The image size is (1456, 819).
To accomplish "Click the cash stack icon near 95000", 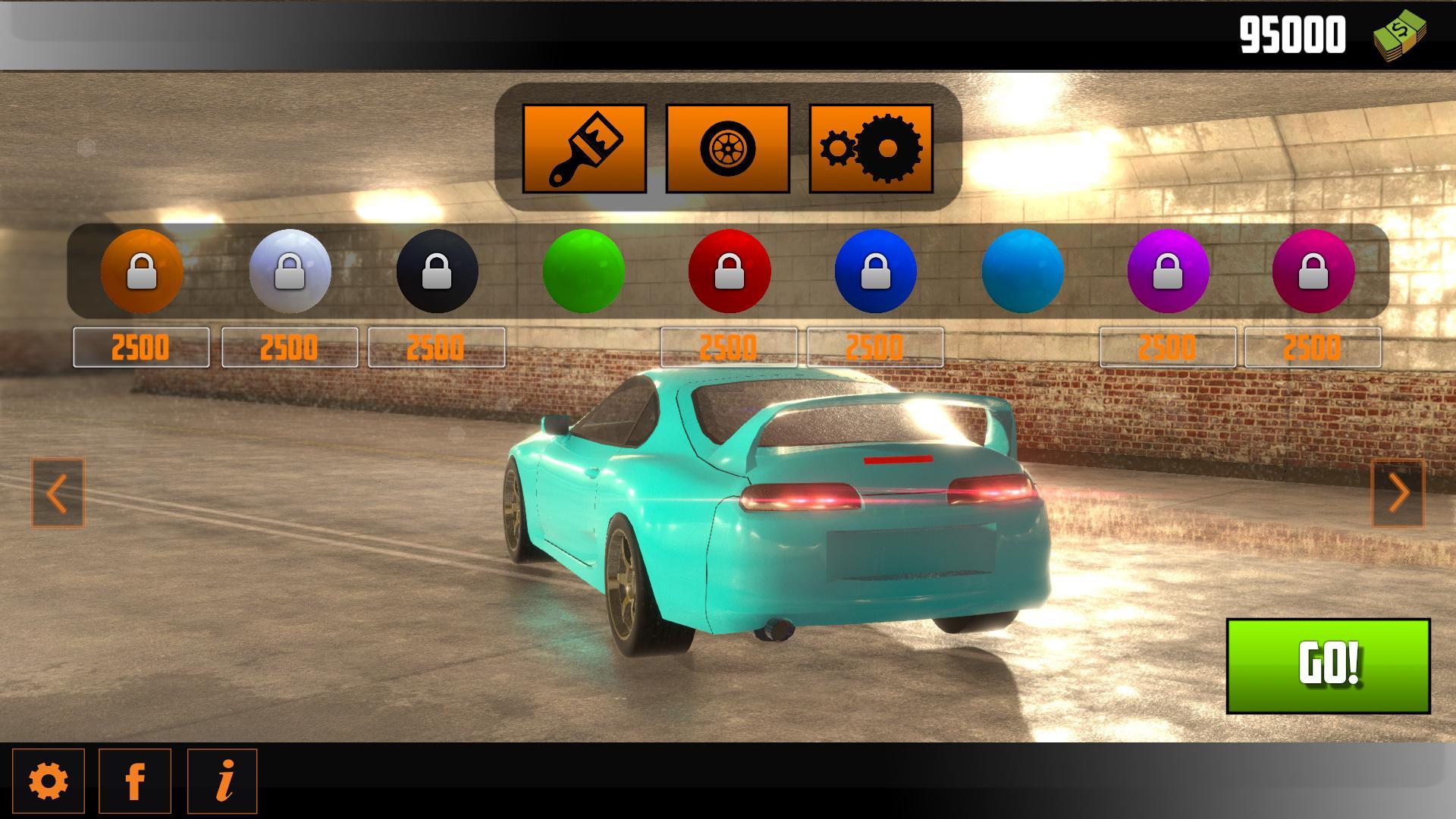I will click(x=1398, y=35).
